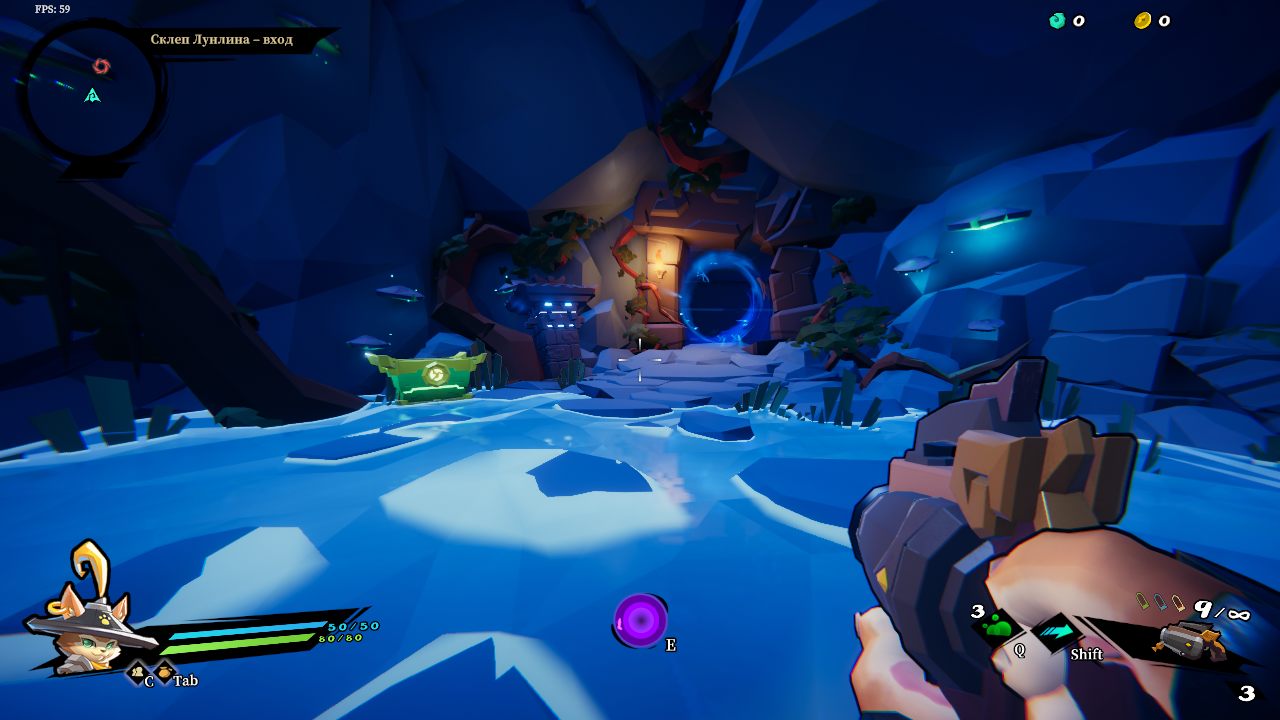Trigger the cyan dash arrow ability
Screen dimensions: 1280x720
point(1053,632)
